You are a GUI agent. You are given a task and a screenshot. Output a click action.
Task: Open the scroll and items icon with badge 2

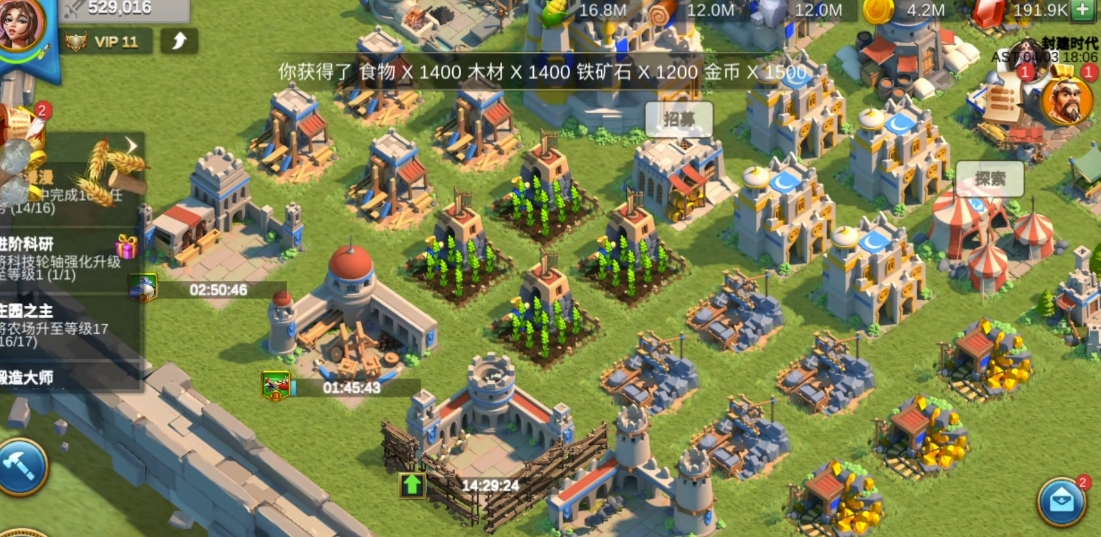tap(20, 125)
